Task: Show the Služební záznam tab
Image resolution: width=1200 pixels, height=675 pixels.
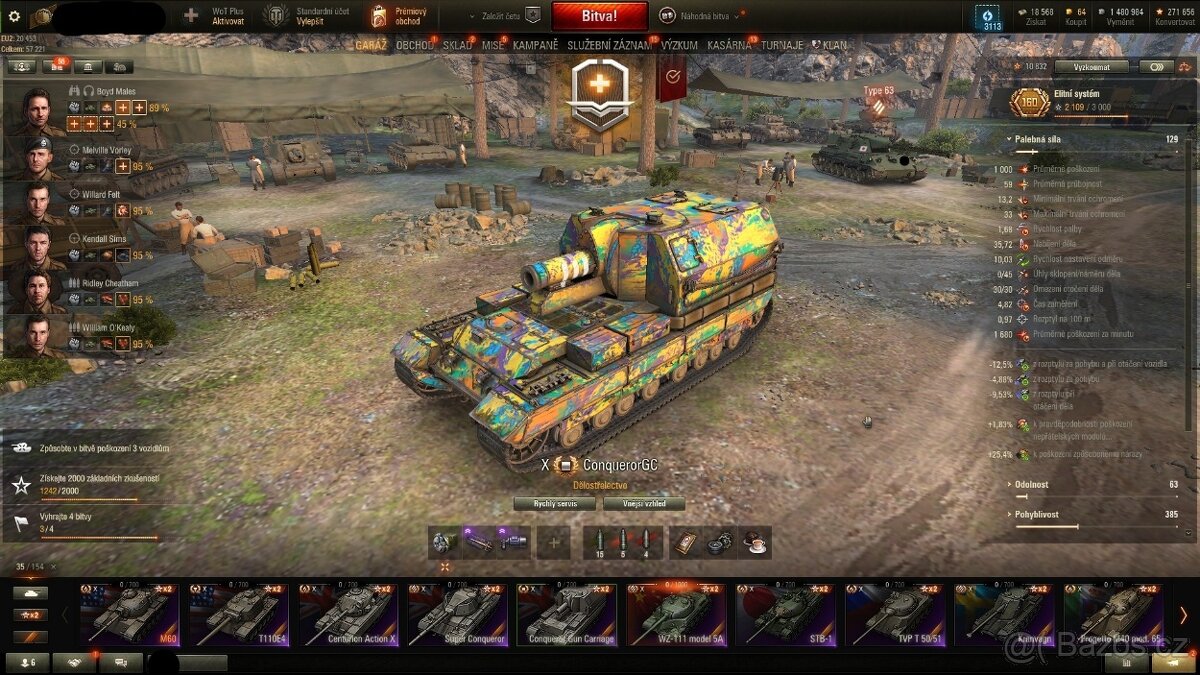Action: click(610, 45)
